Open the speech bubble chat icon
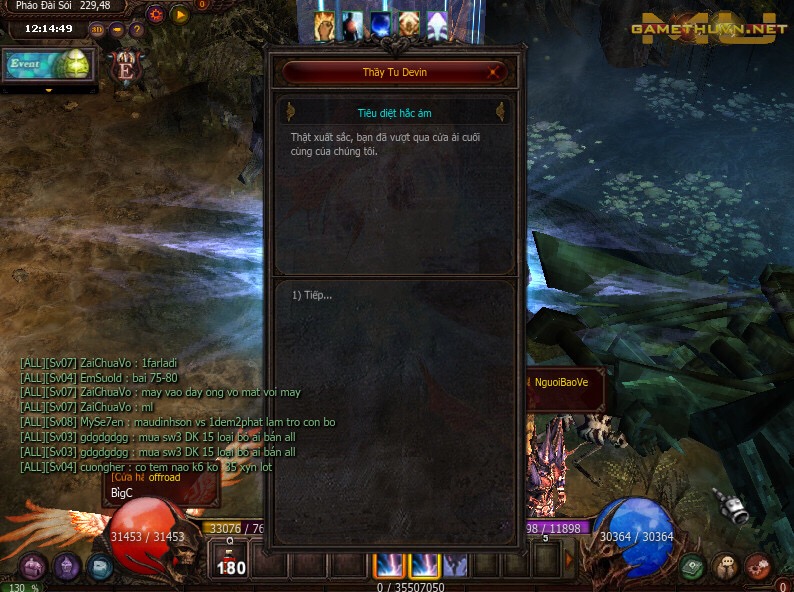This screenshot has height=592, width=794. click(x=725, y=567)
